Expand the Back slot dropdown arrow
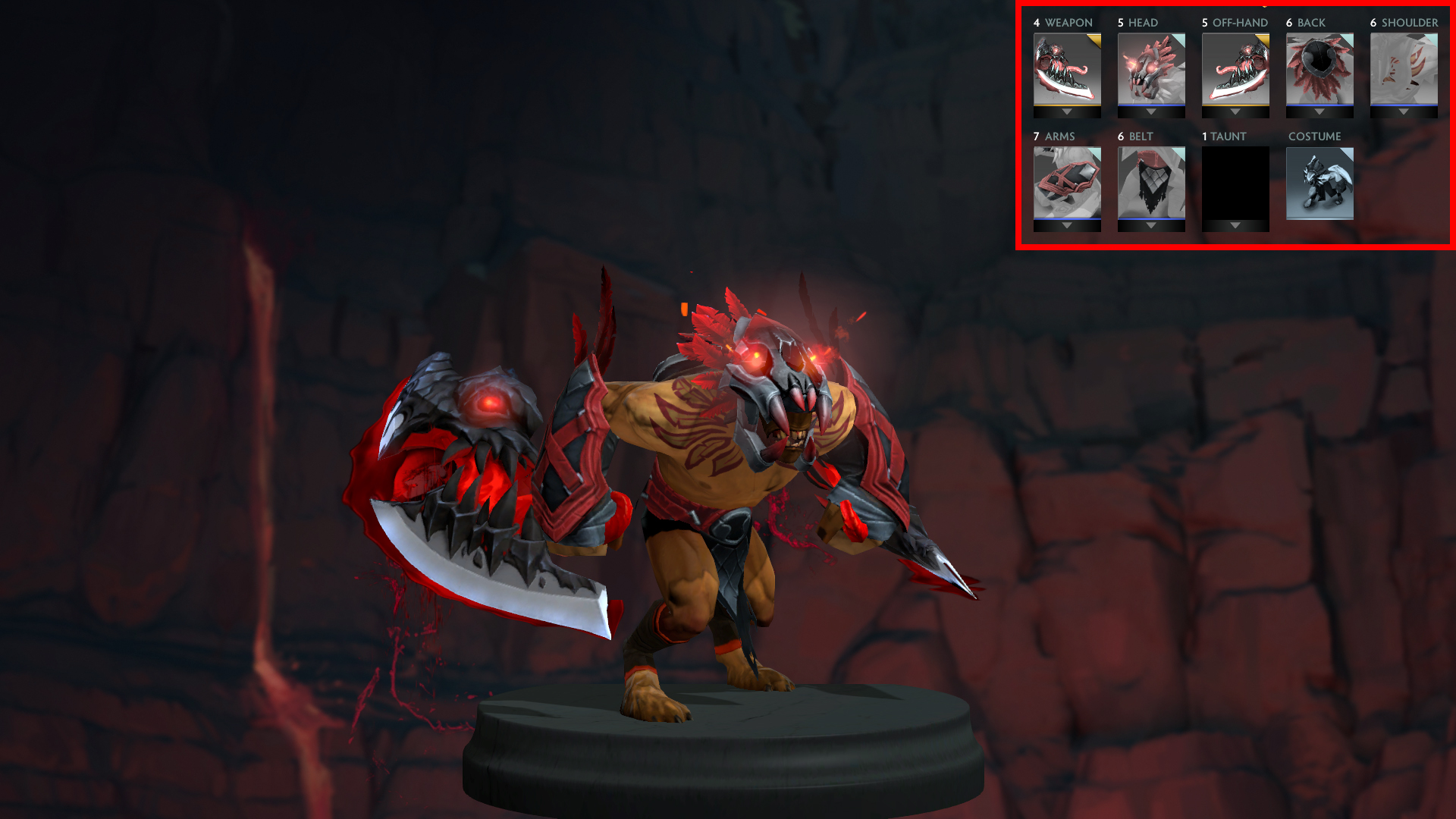 pos(1319,111)
